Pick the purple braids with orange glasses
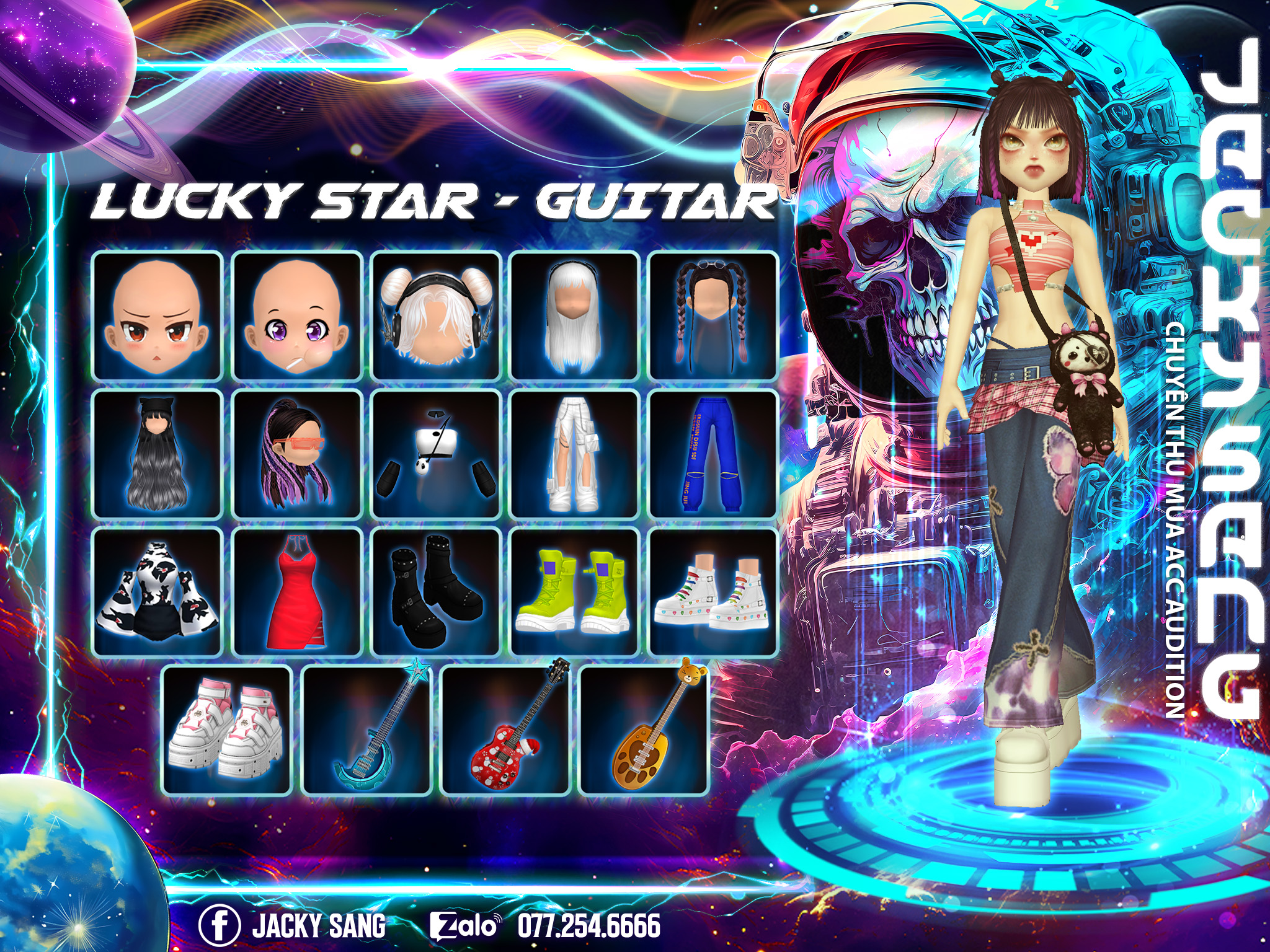Viewport: 1270px width, 952px height. (x=296, y=454)
